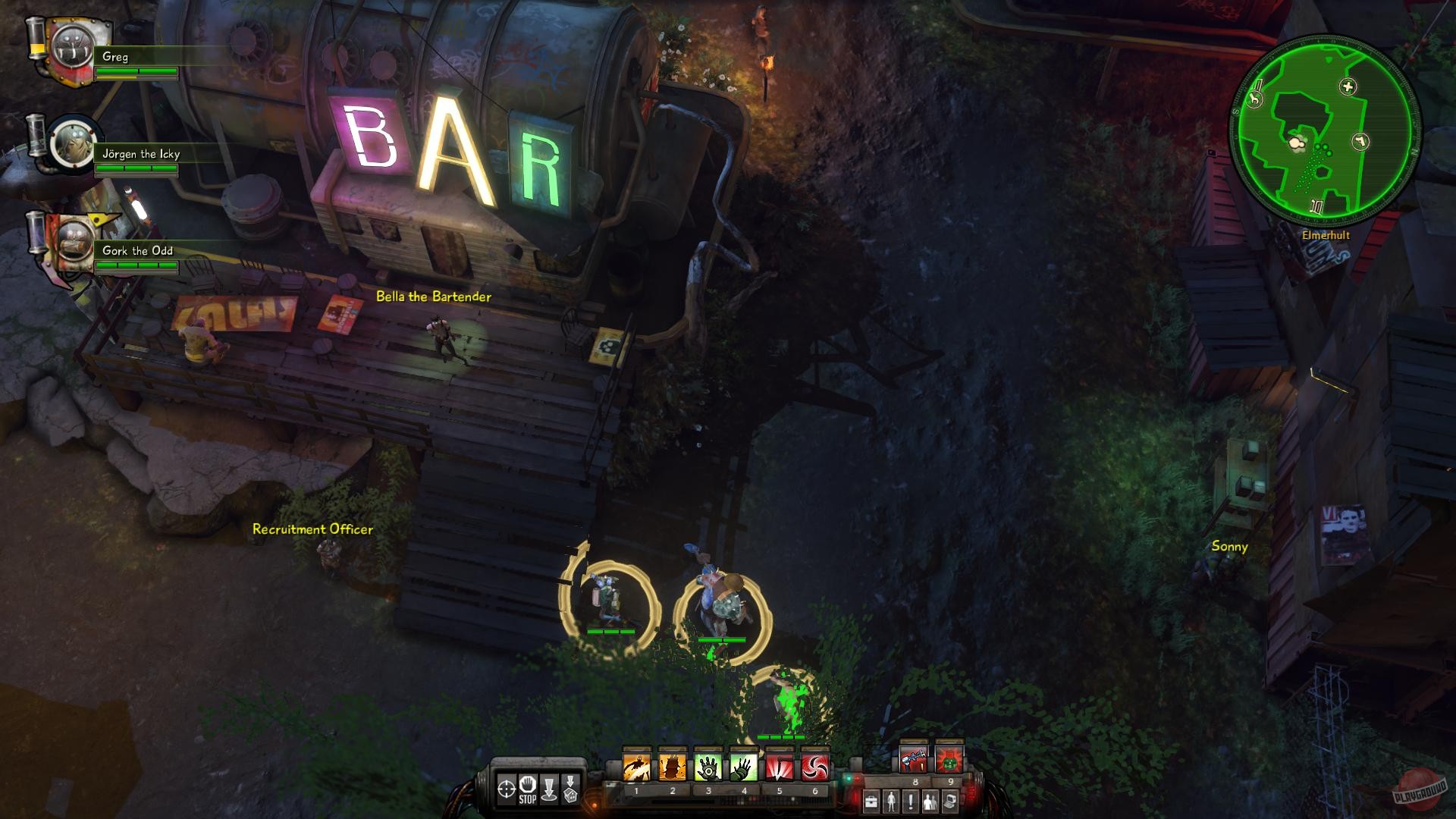This screenshot has width=1456, height=819.
Task: Trigger the green gauntlet hand ability
Action: coord(743,767)
